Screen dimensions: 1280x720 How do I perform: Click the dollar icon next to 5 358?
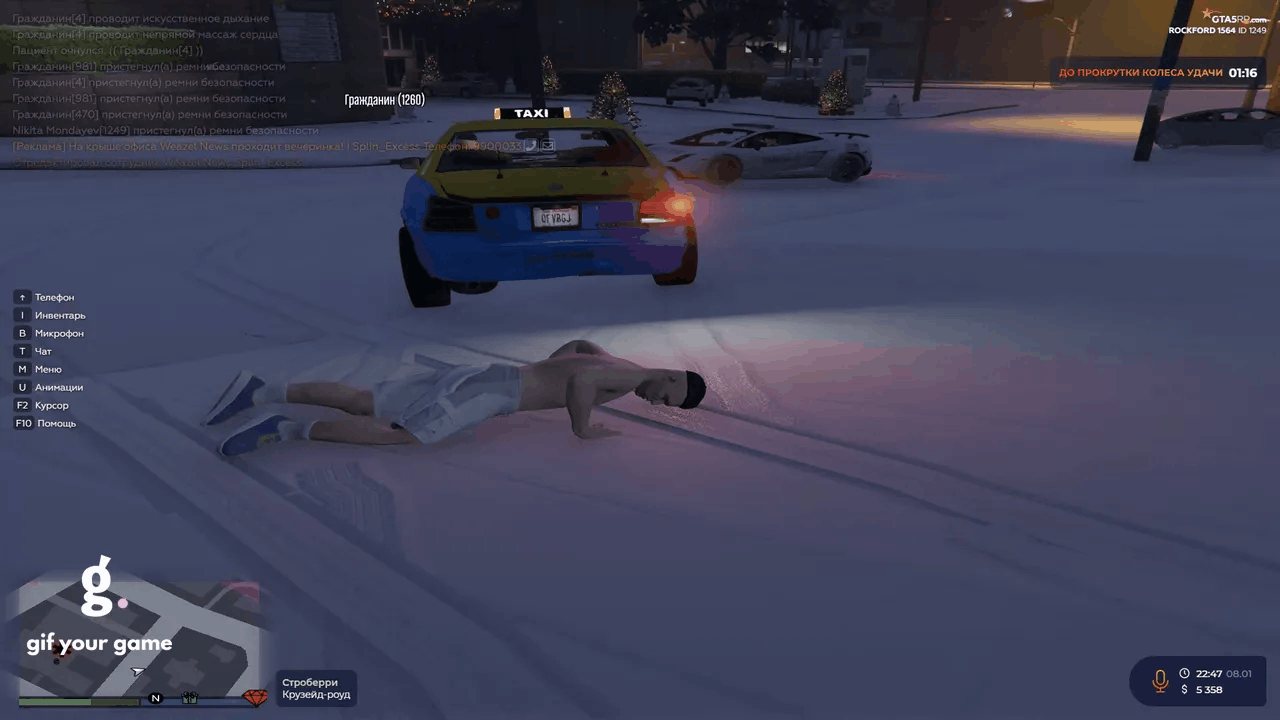[1186, 689]
